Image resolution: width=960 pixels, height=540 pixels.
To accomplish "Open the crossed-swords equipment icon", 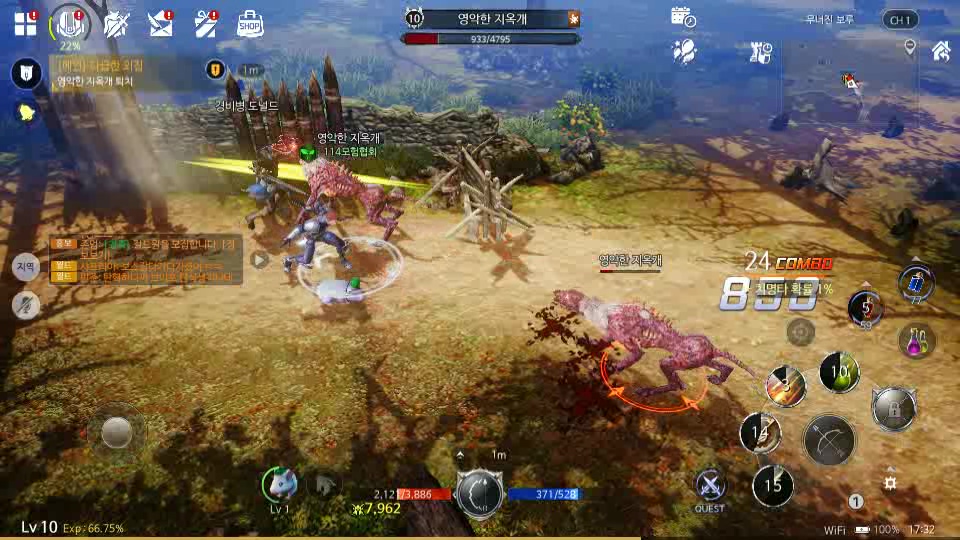I will tap(117, 24).
